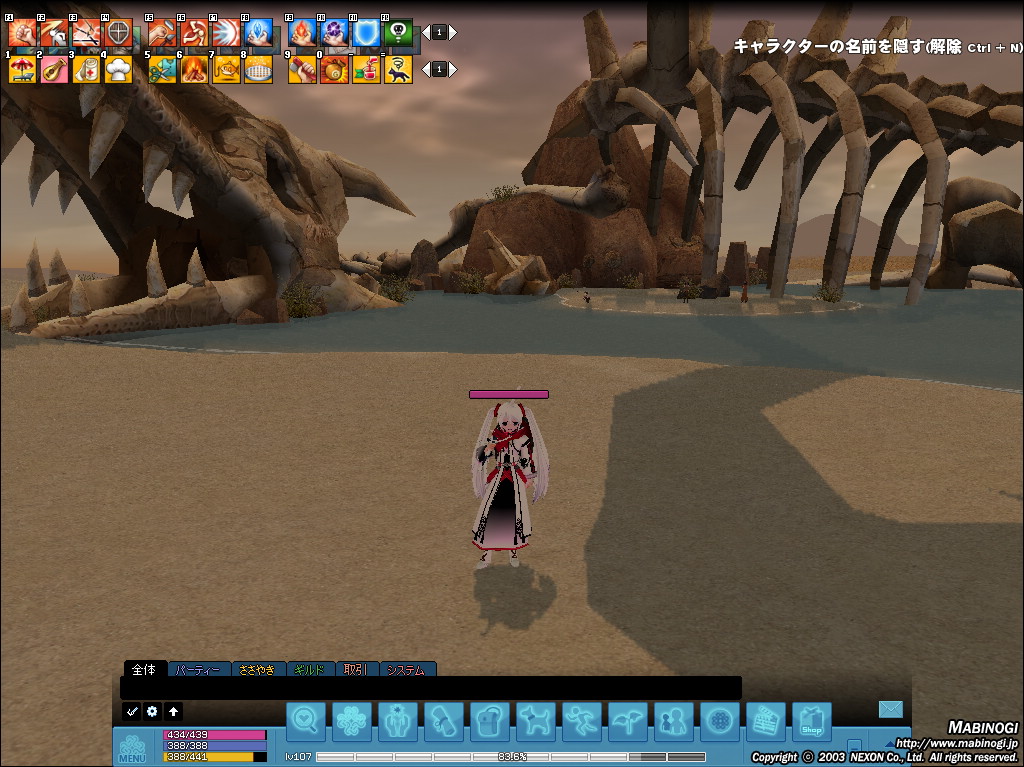Cast the blue shield skill
The height and width of the screenshot is (767, 1024).
(x=366, y=32)
